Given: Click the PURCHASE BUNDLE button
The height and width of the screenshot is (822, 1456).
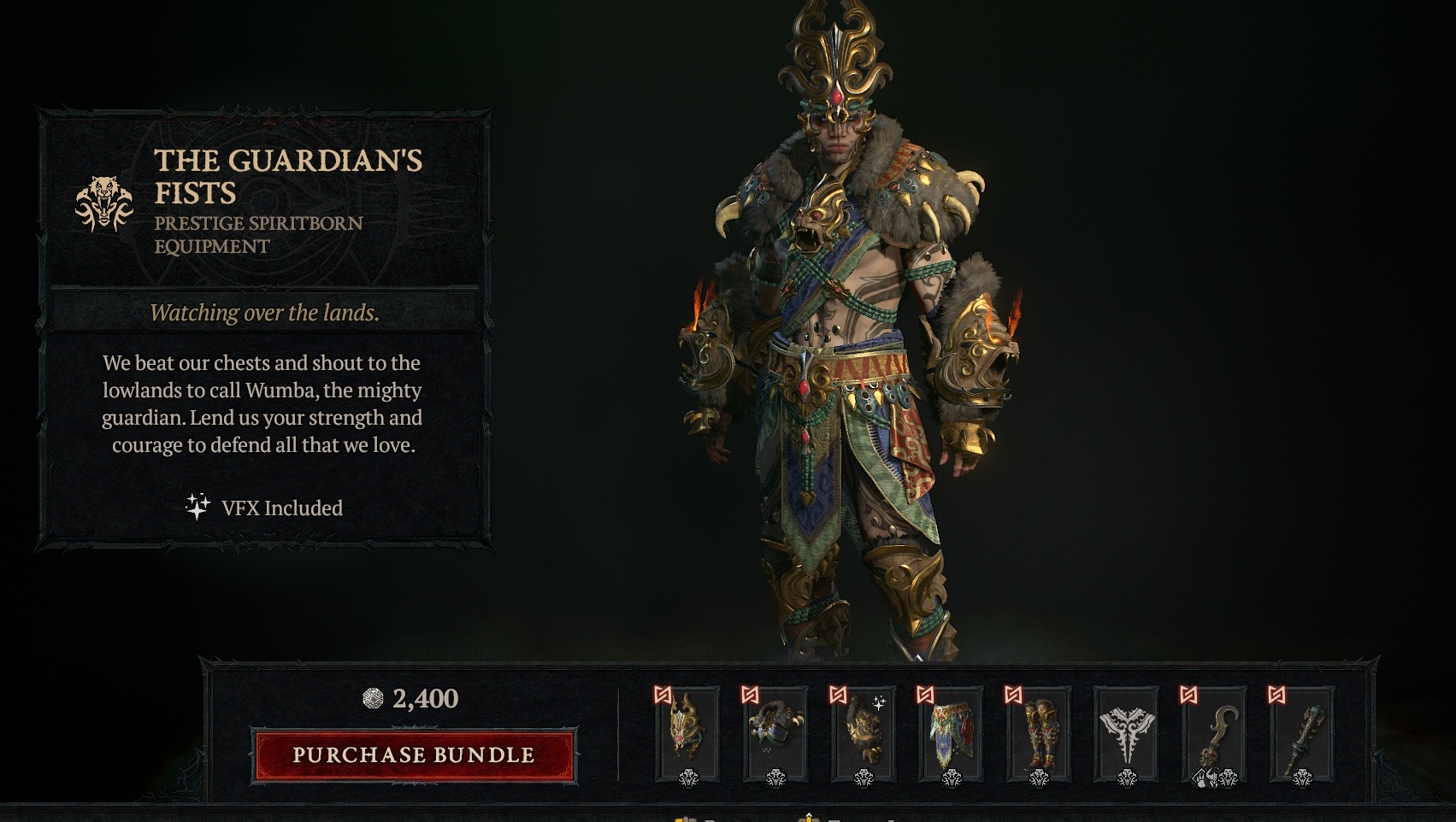Looking at the screenshot, I should pyautogui.click(x=413, y=755).
